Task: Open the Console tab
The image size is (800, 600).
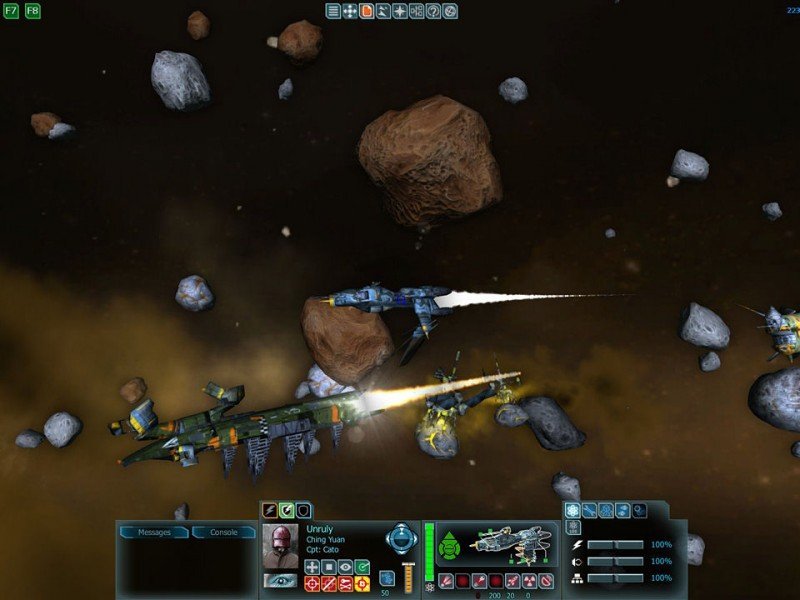Action: pyautogui.click(x=224, y=532)
